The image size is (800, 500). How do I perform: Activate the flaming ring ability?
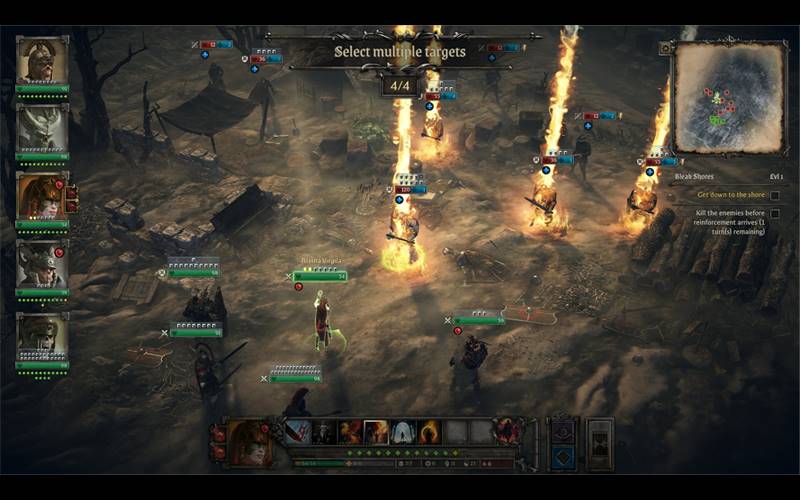[x=429, y=432]
